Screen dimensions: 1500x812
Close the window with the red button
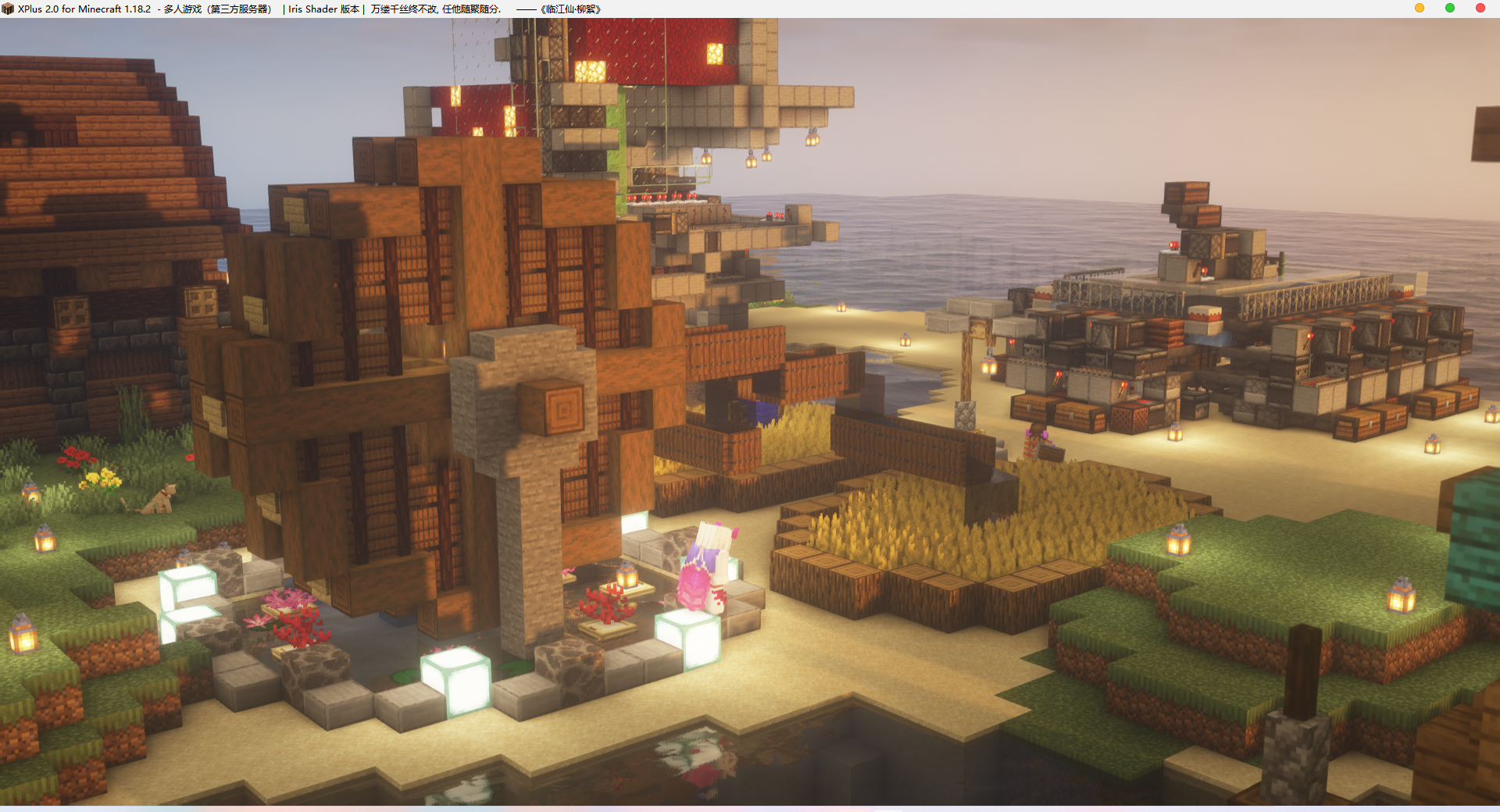coord(1480,8)
